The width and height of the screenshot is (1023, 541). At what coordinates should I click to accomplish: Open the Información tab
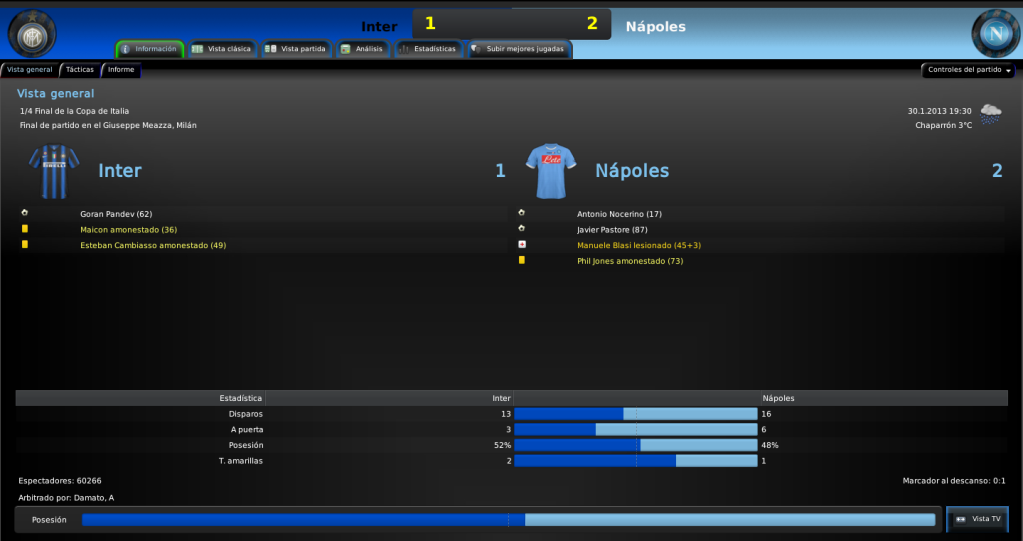coord(149,48)
